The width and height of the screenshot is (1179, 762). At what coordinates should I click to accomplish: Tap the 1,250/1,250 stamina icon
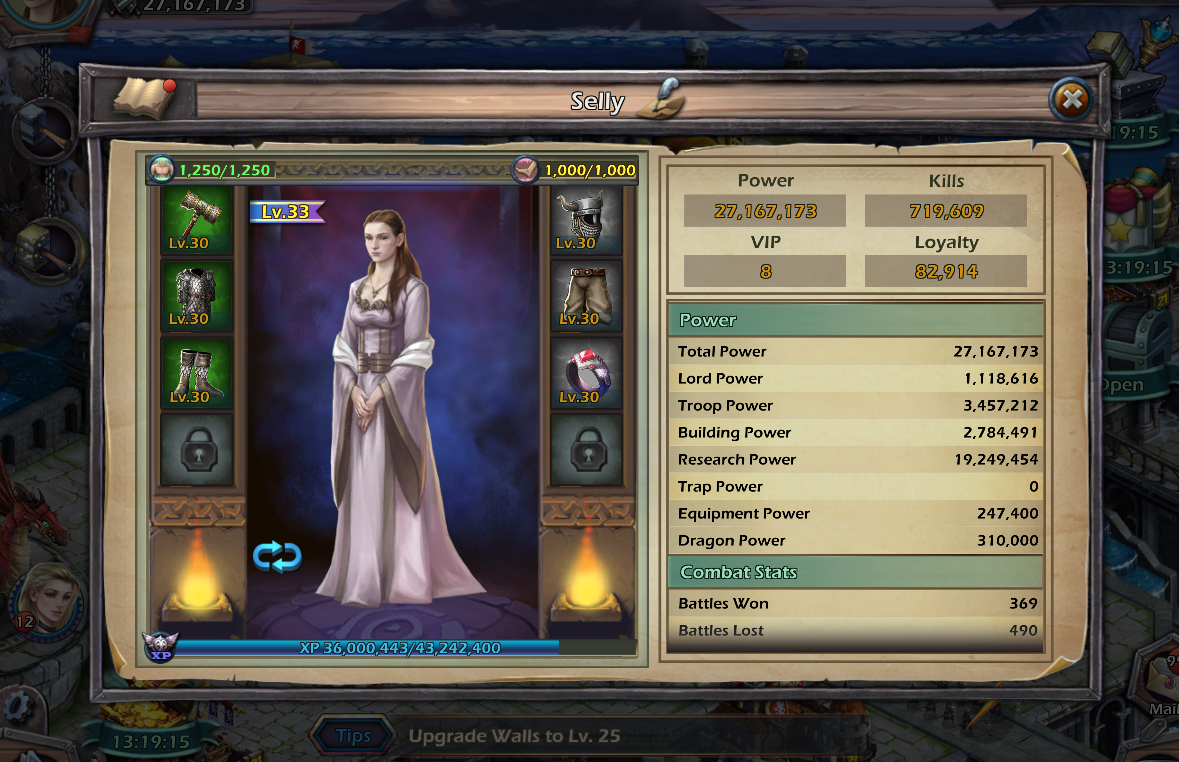point(162,170)
